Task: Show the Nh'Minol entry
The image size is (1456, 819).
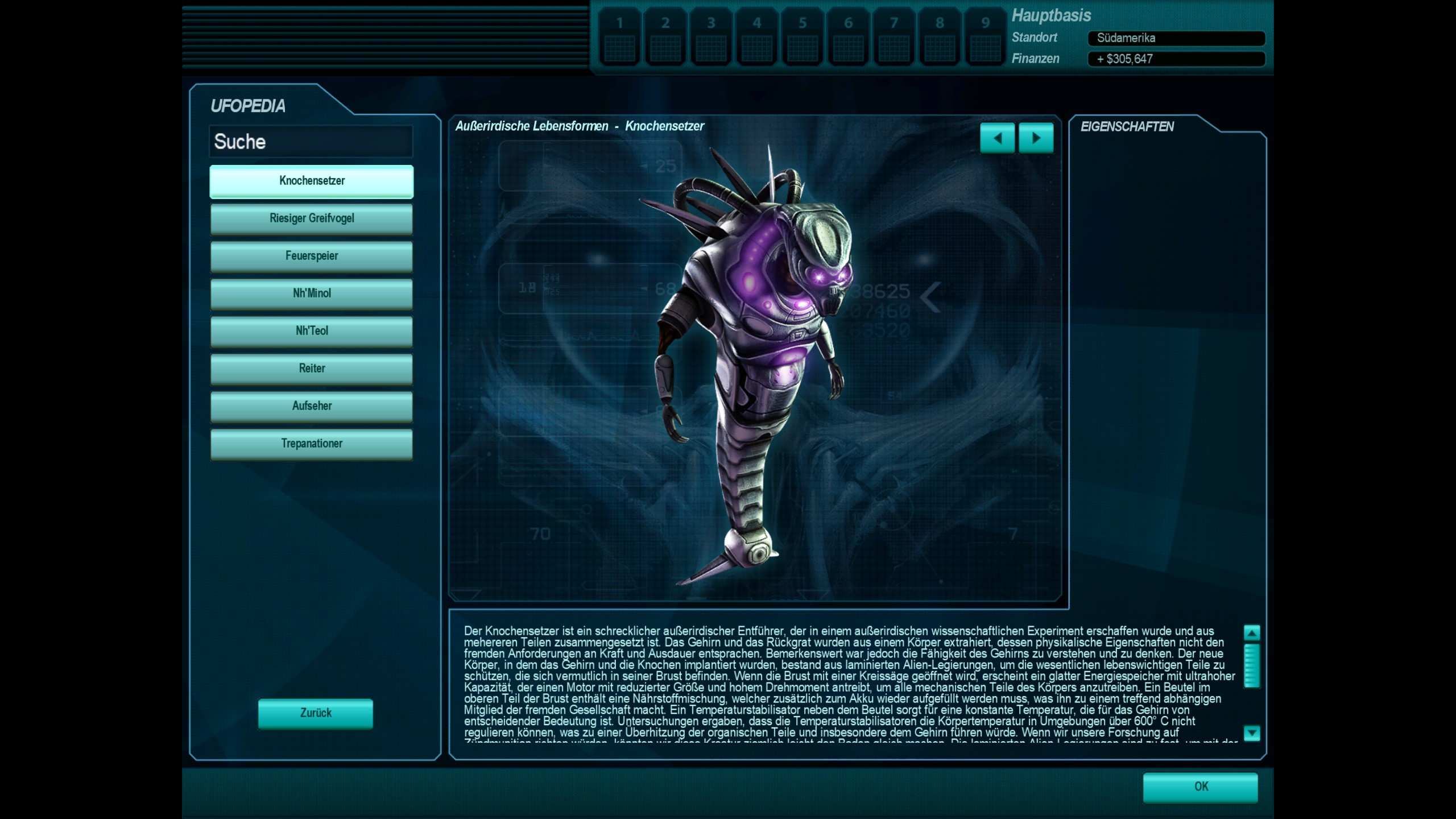Action: [312, 293]
